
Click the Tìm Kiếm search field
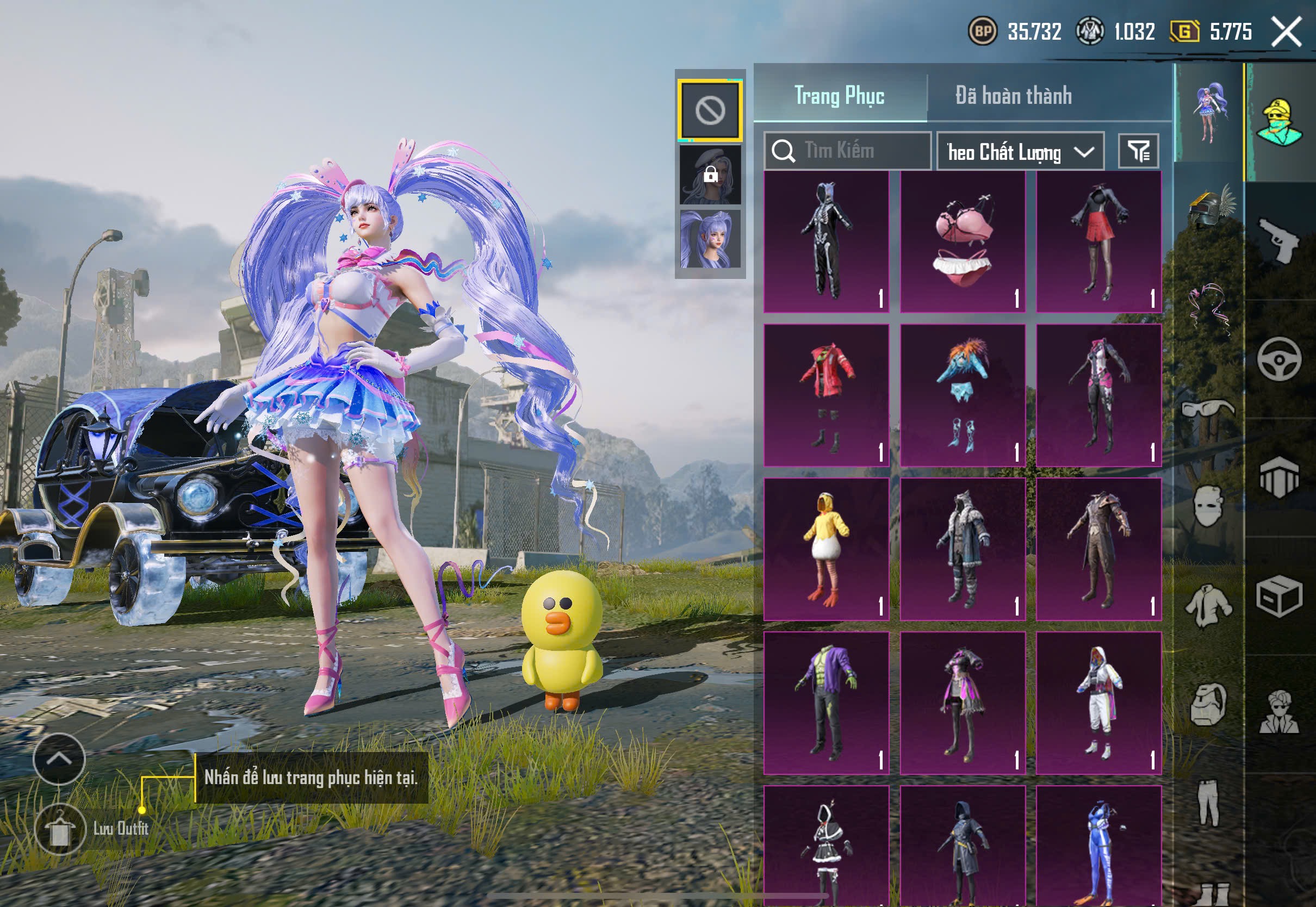tap(847, 151)
